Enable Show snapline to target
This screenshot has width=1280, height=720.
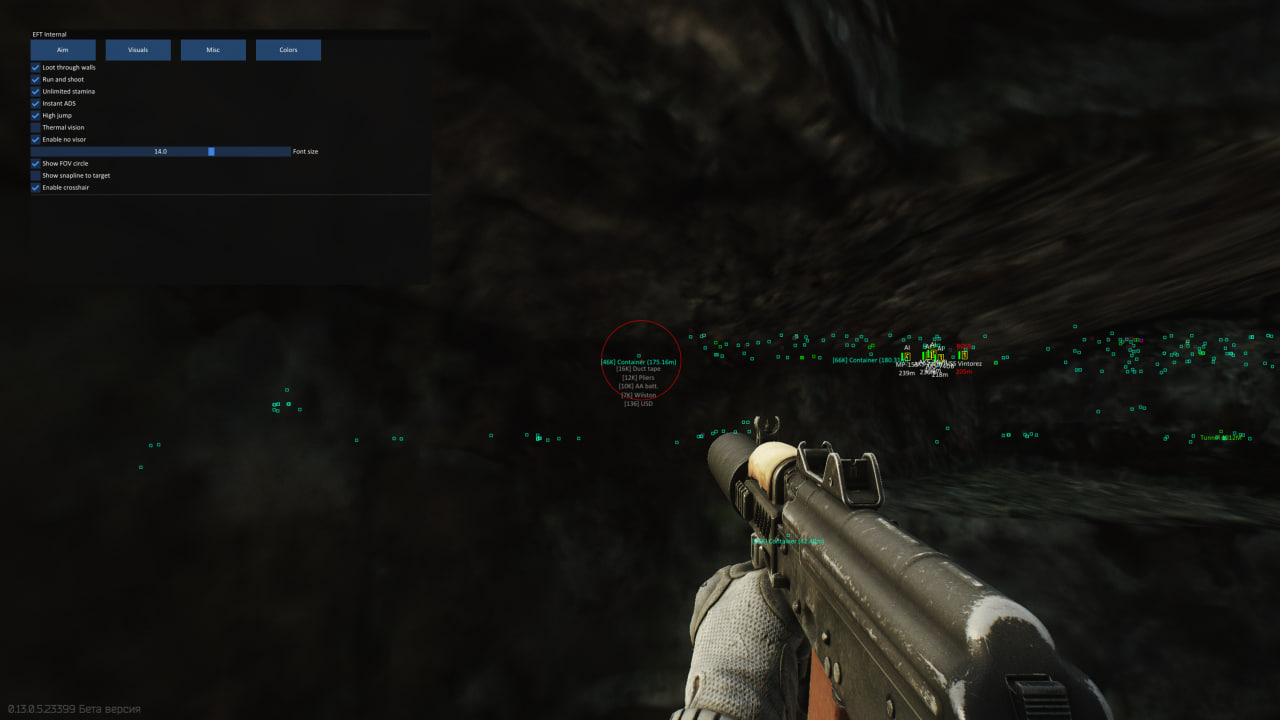tap(36, 176)
